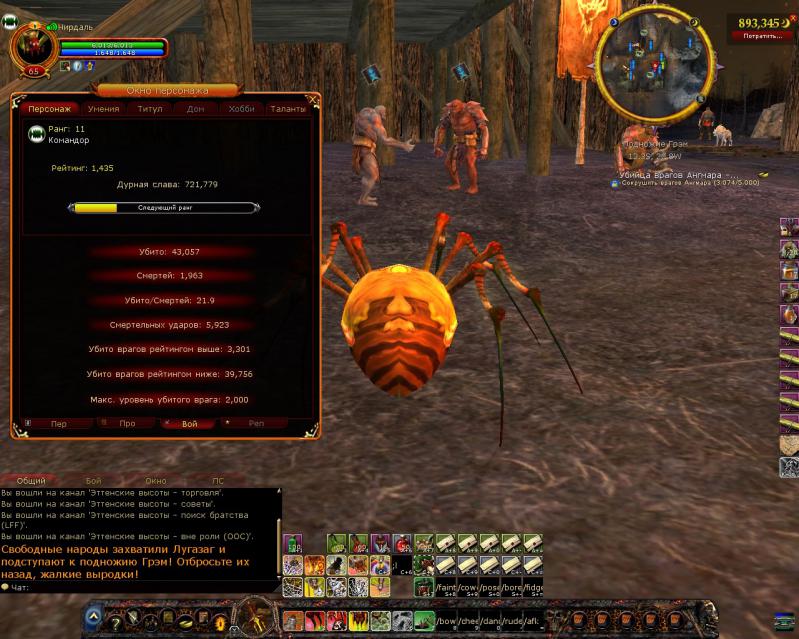Open the Бой chat tab
The width and height of the screenshot is (799, 639).
[x=93, y=481]
